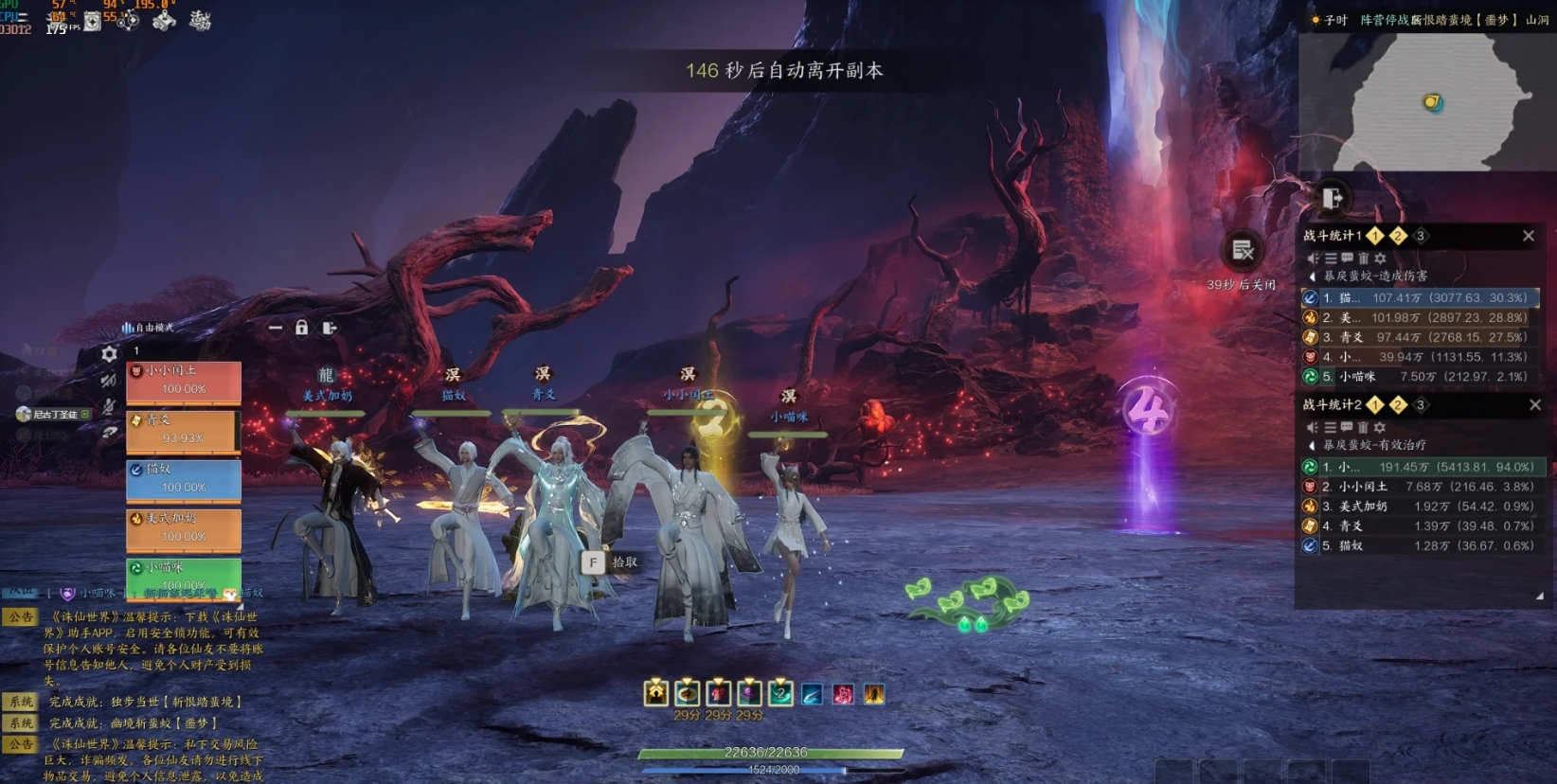Open the results icon above 39秒后关闭

click(1243, 251)
